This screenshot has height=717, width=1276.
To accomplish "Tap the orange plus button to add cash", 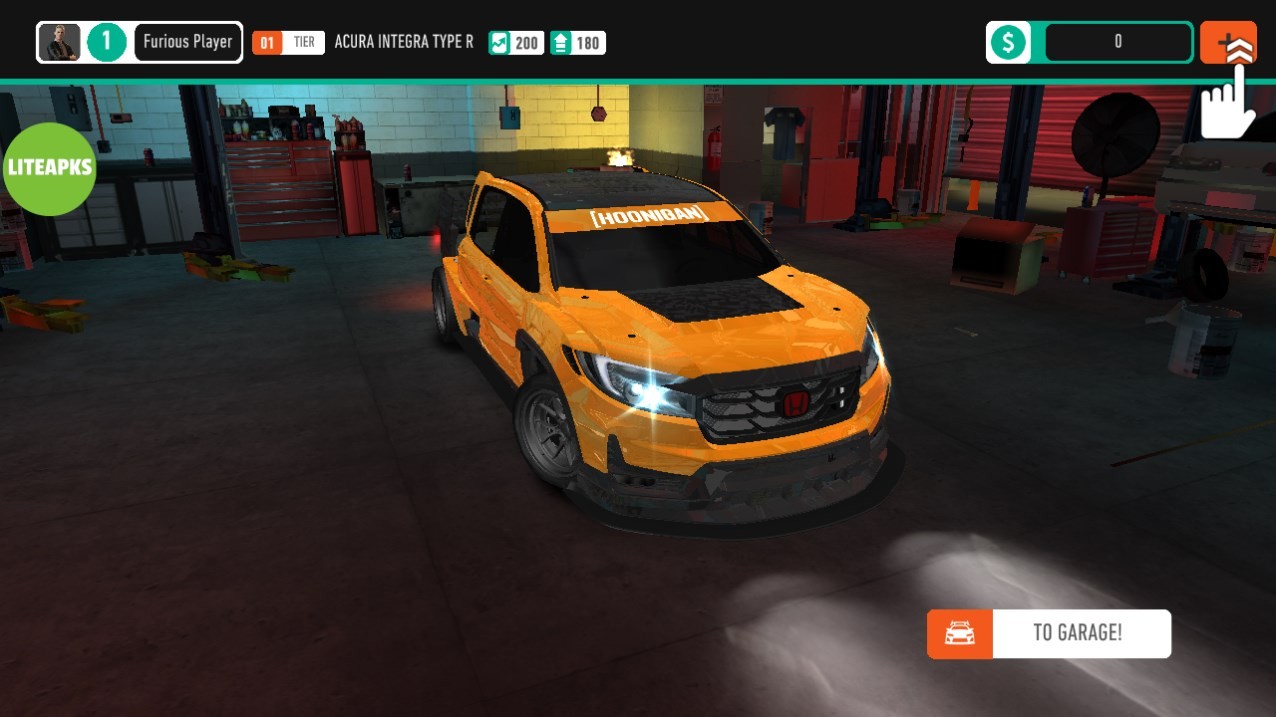I will click(x=1227, y=42).
